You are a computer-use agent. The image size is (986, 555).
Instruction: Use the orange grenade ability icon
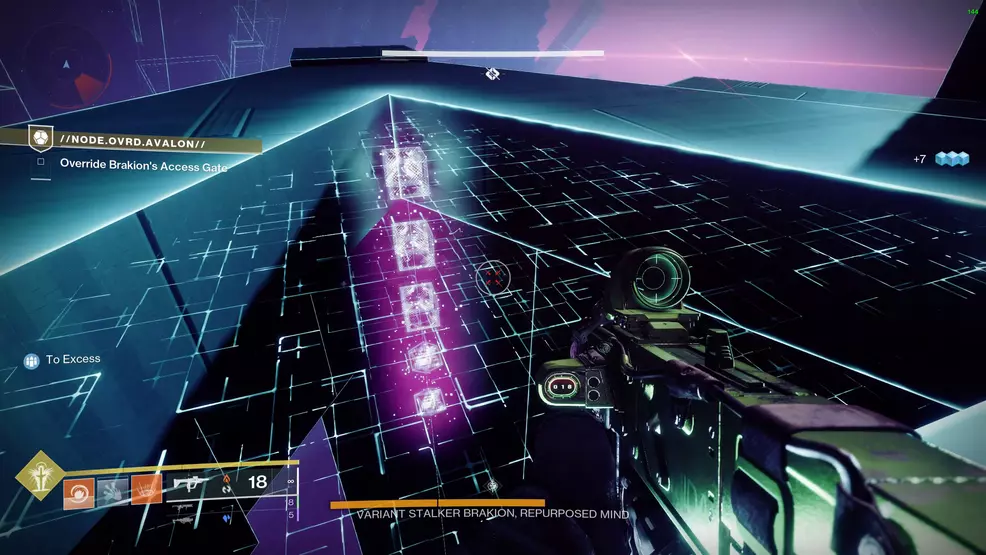tap(79, 490)
